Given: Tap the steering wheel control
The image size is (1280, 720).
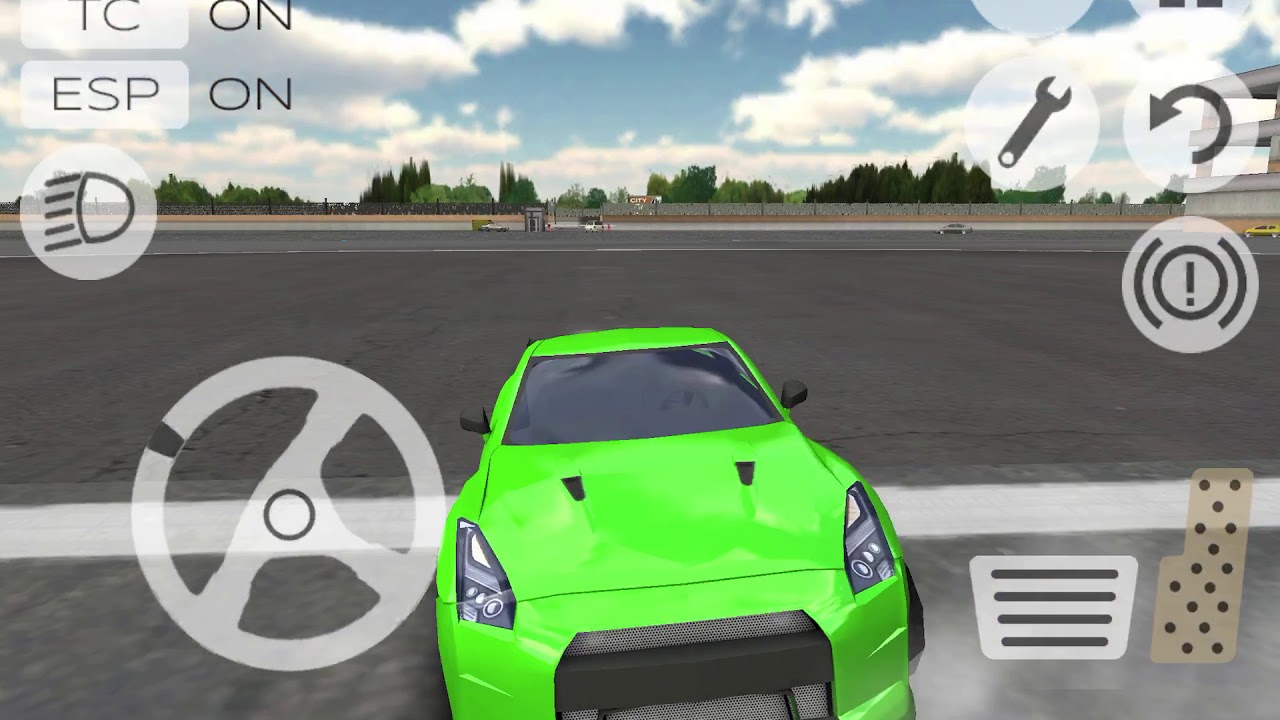Looking at the screenshot, I should [x=288, y=514].
